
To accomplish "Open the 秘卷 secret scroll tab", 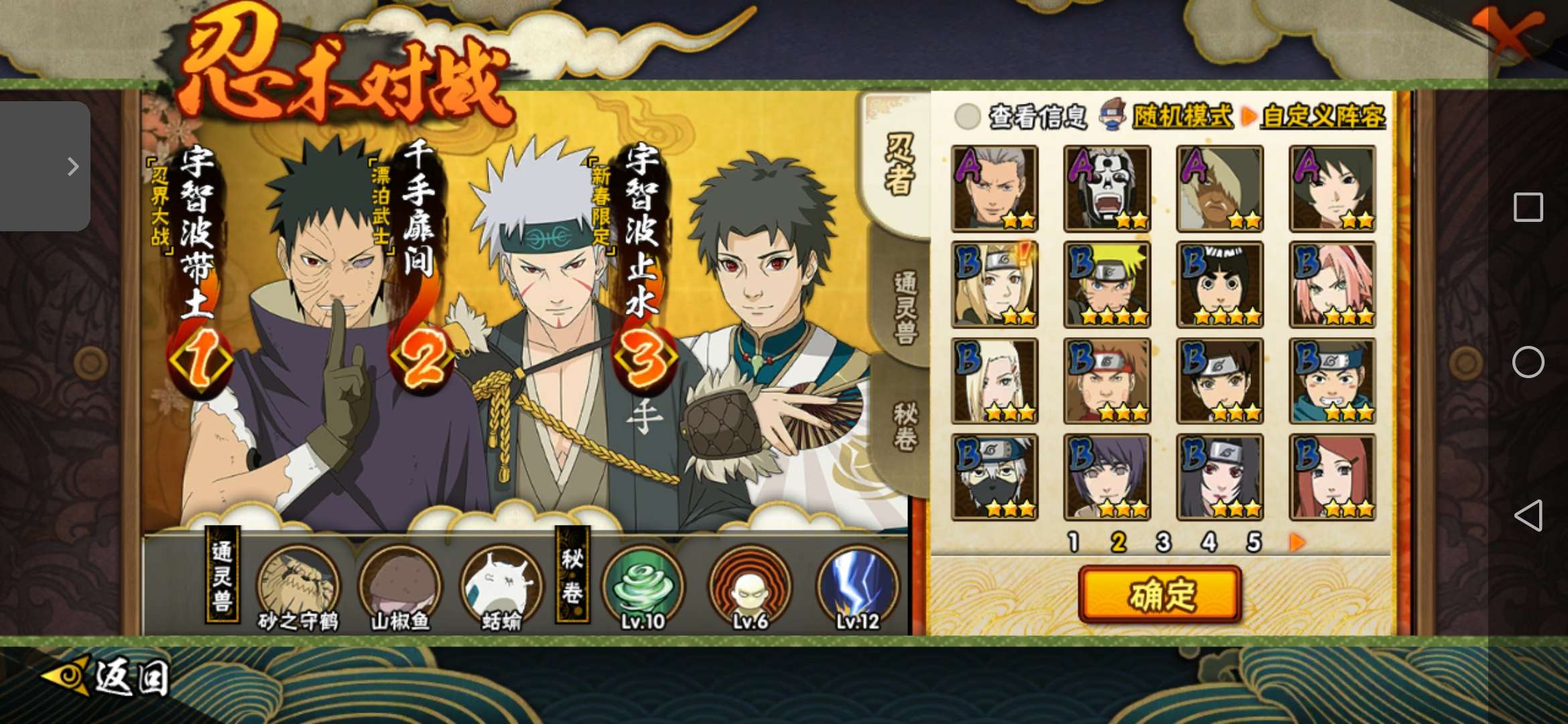I will tap(904, 427).
